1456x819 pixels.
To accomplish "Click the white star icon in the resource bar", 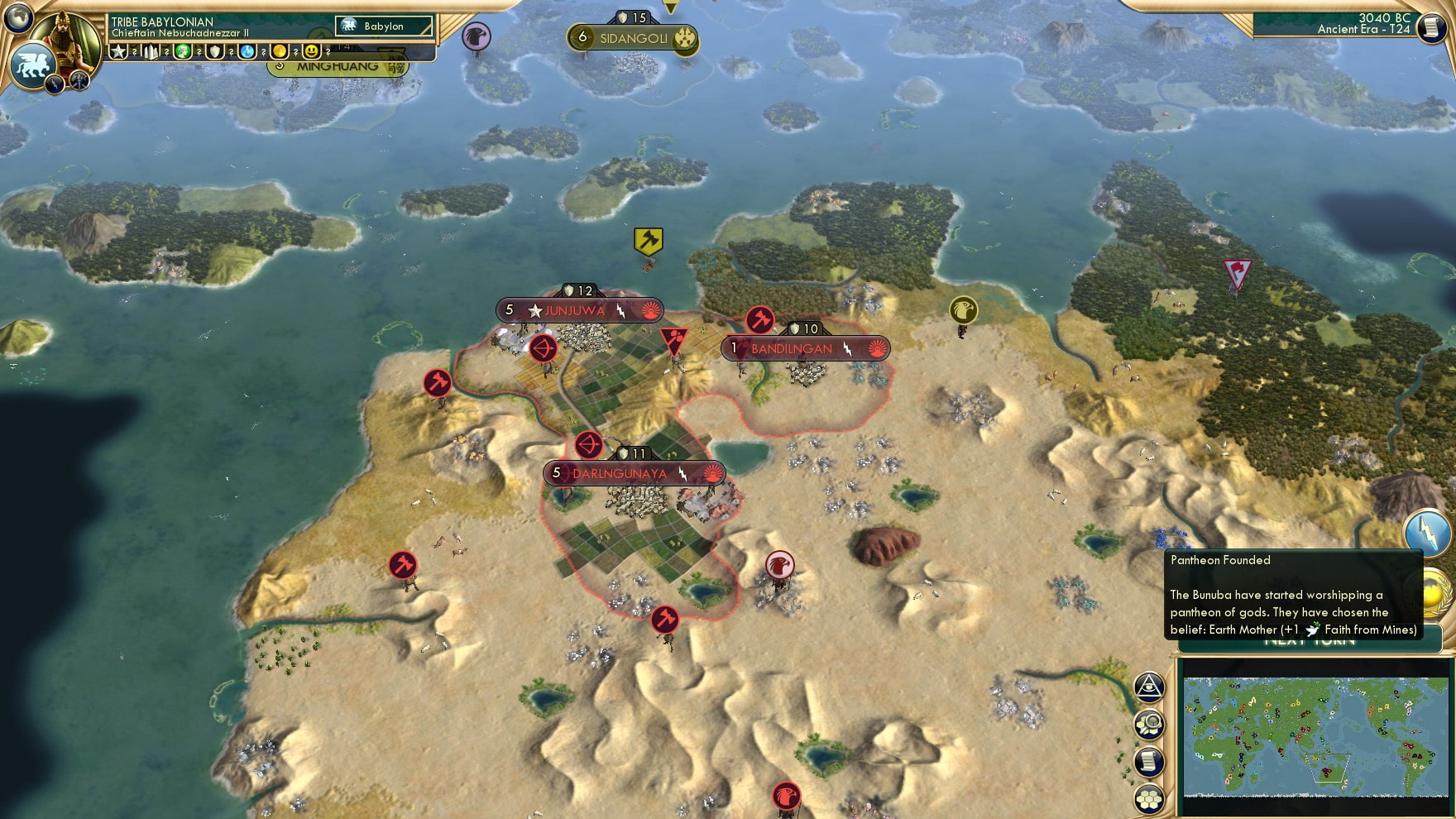I will point(118,51).
